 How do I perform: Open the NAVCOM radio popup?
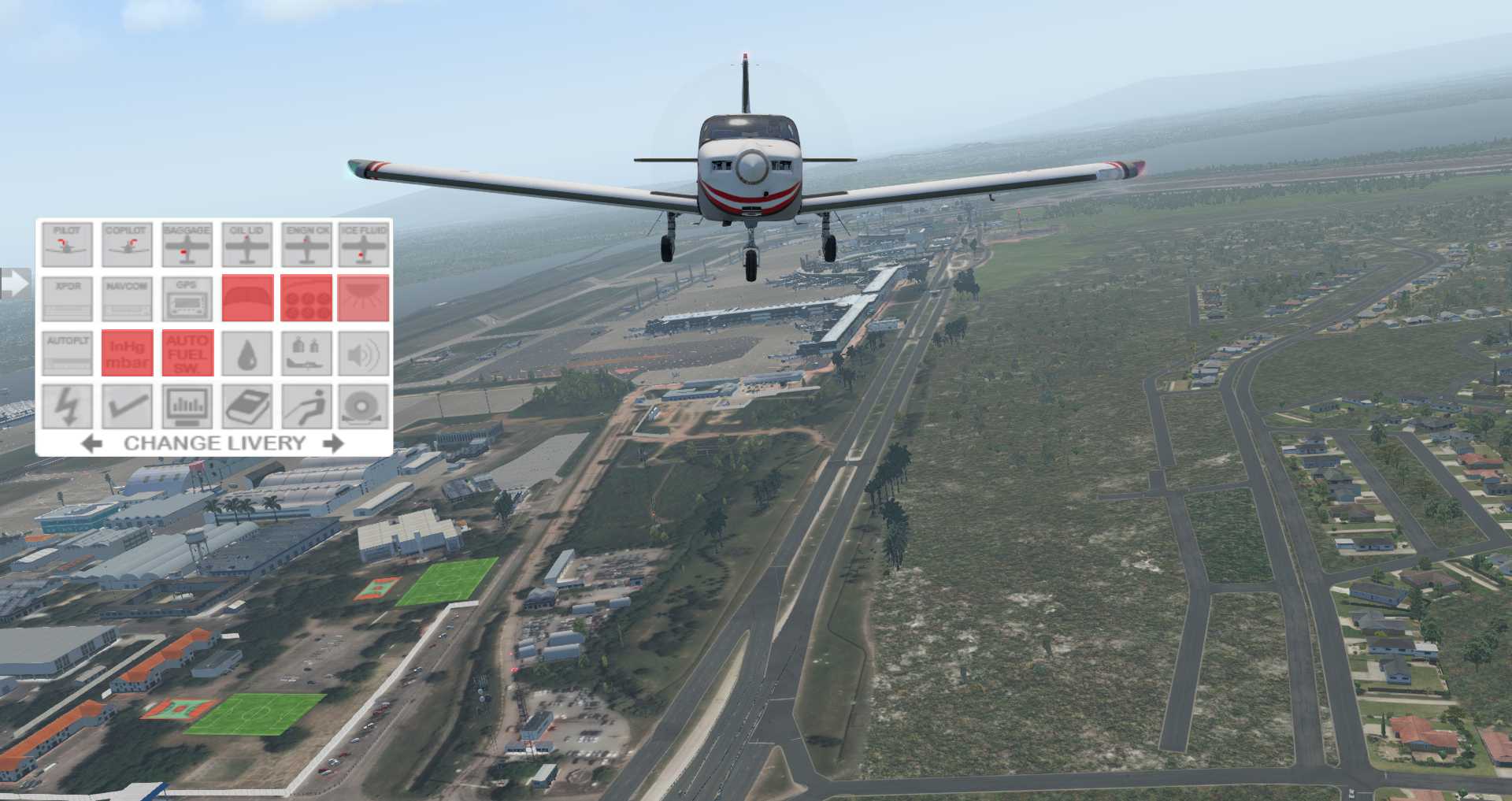pos(127,299)
